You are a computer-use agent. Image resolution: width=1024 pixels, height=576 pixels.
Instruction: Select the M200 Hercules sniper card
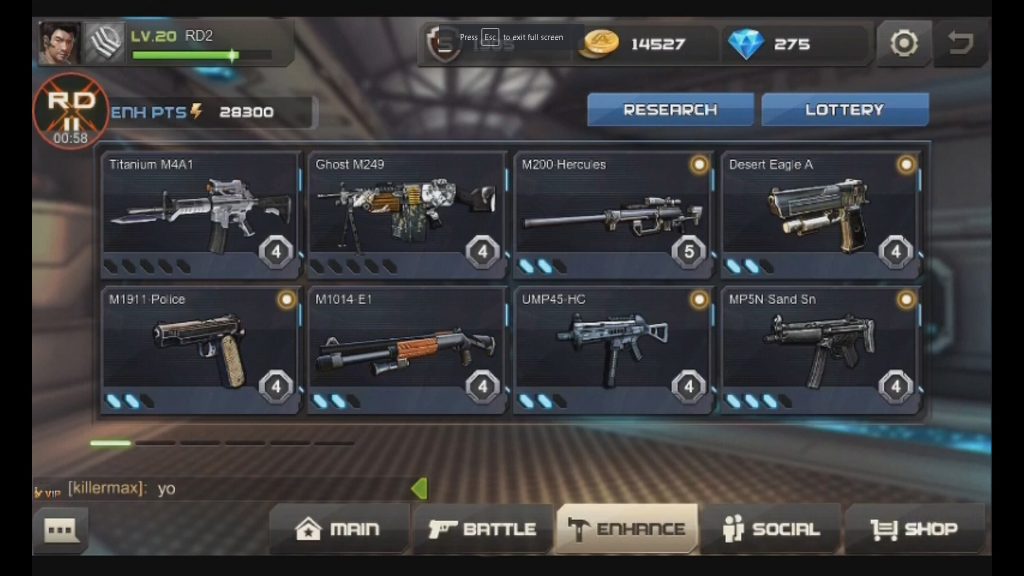point(613,214)
